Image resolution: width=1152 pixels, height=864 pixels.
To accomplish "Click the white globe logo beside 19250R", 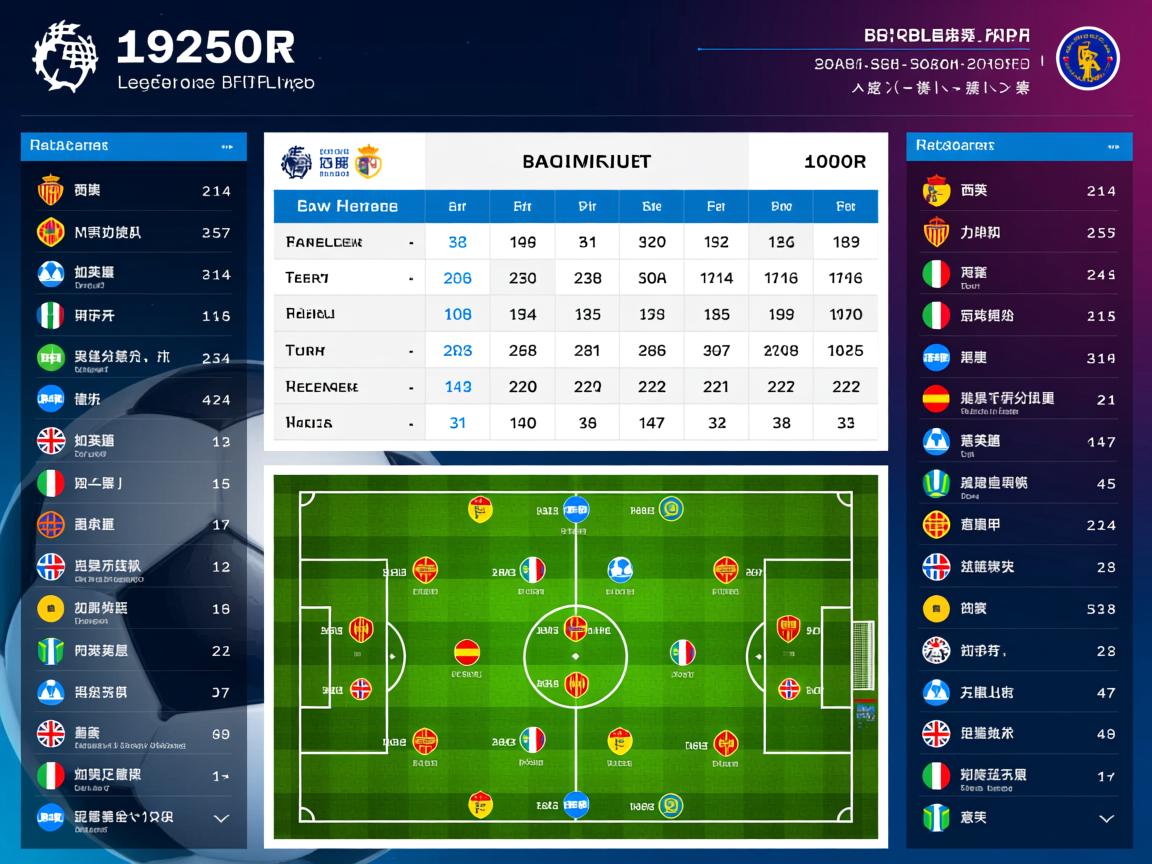I will coord(66,57).
